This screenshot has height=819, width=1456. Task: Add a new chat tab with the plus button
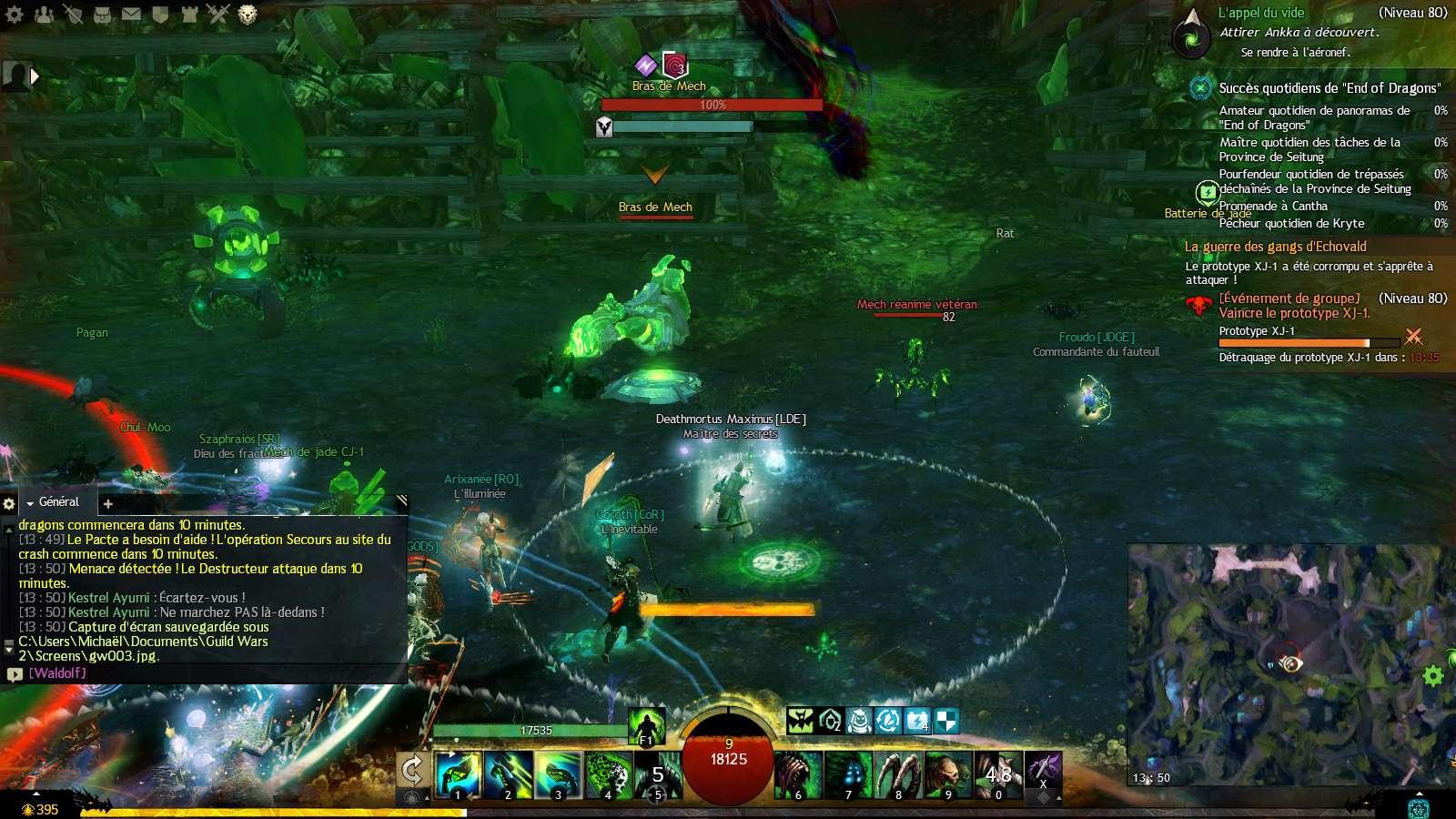(108, 503)
